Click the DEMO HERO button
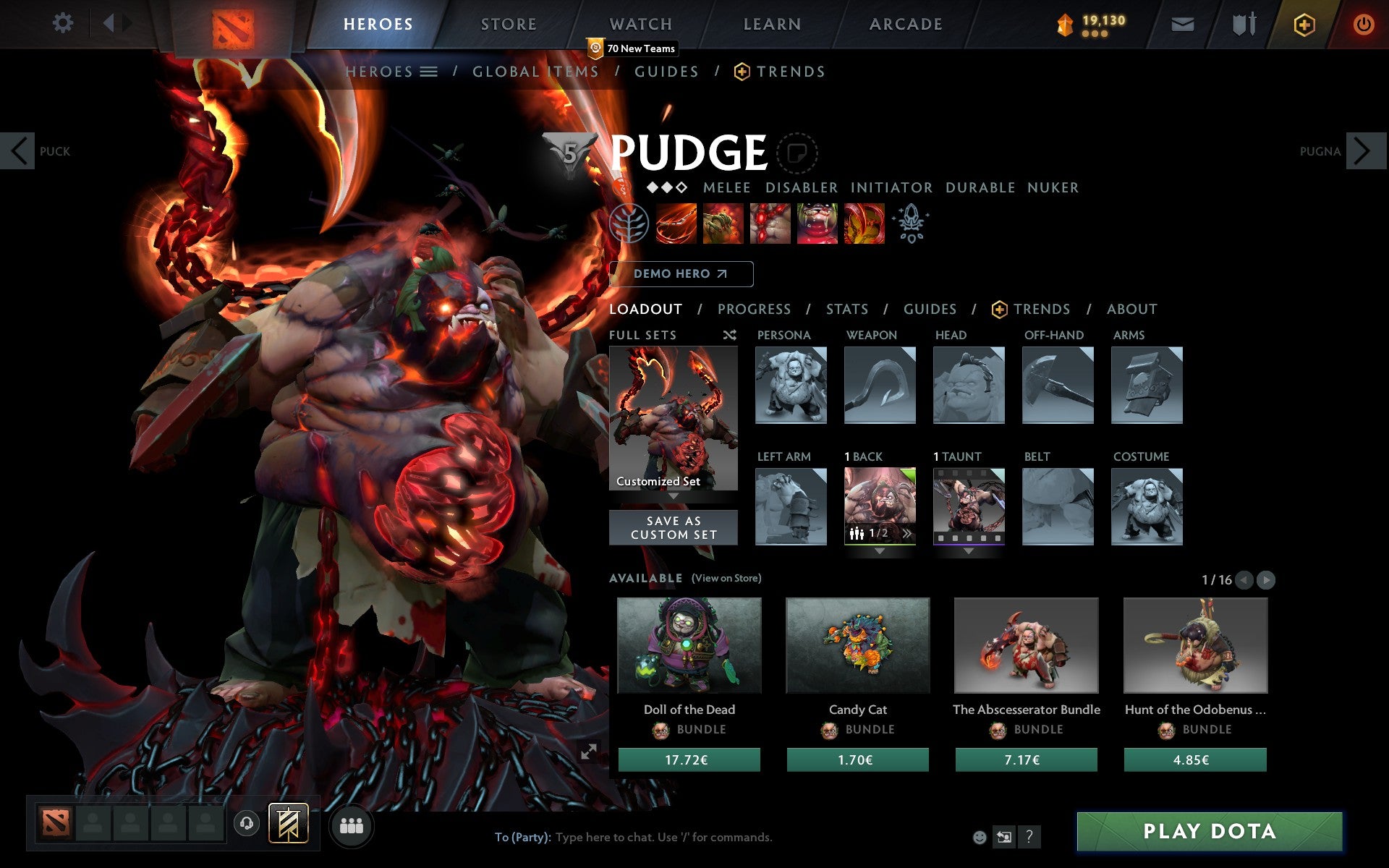Screen dimensions: 1389x868 (x=681, y=274)
